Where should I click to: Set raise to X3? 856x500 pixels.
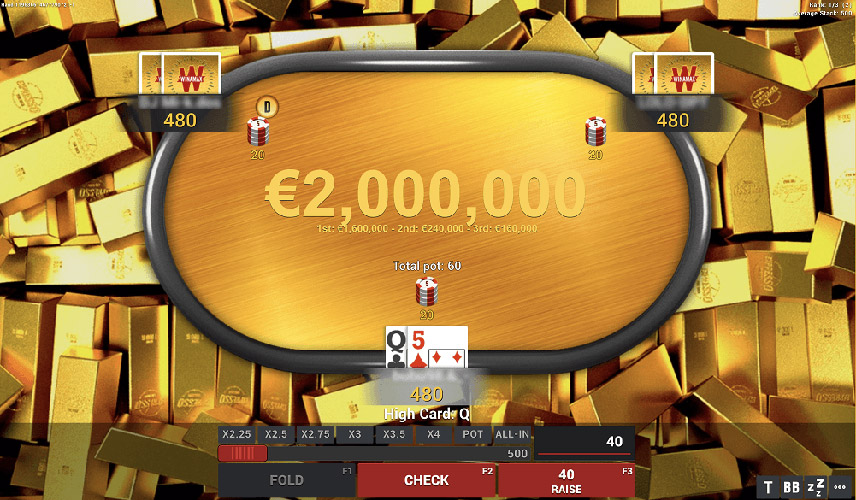[354, 435]
